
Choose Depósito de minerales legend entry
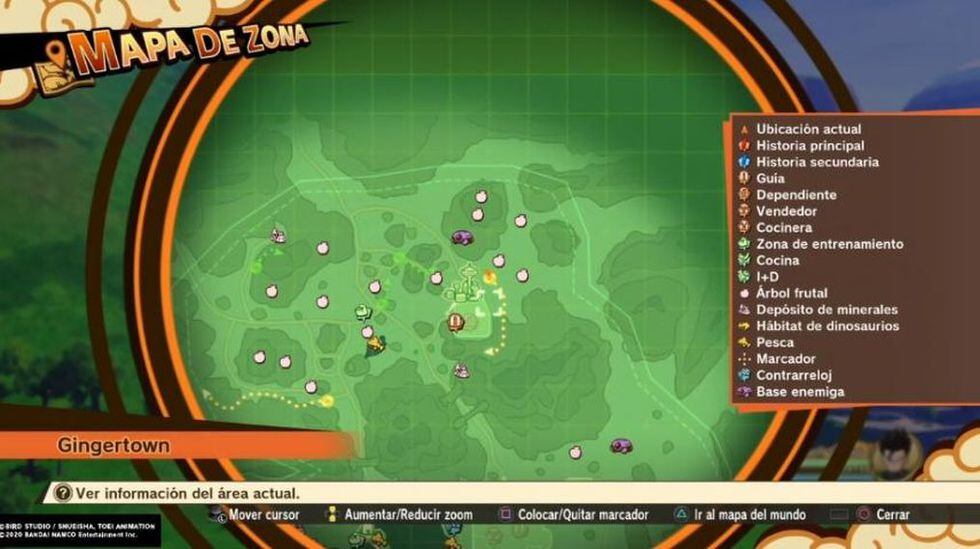[x=826, y=310]
